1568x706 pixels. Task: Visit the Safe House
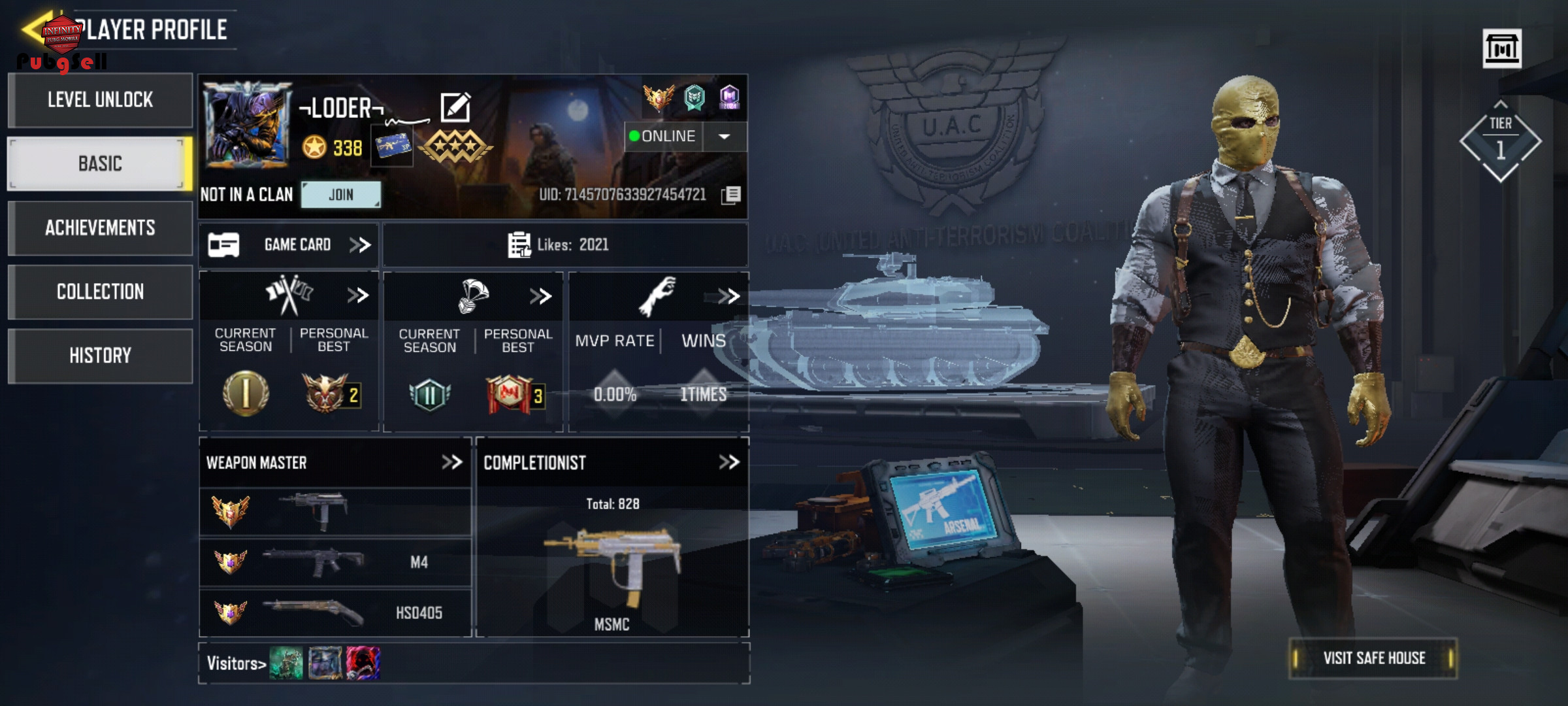pos(1373,658)
